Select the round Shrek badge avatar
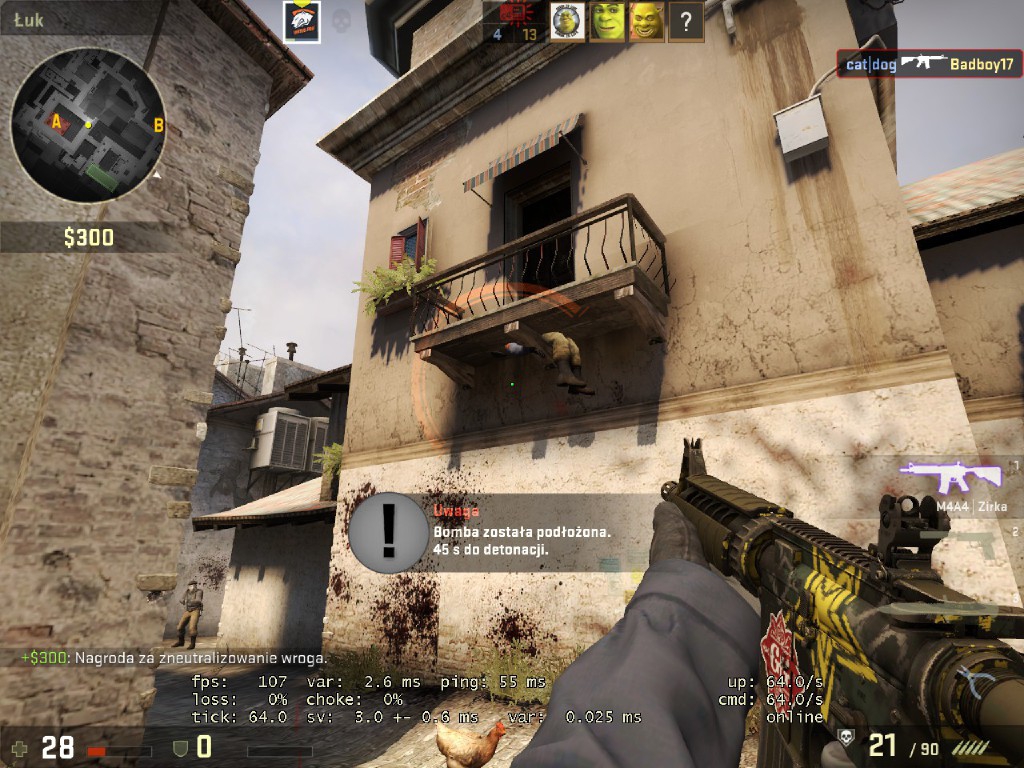The height and width of the screenshot is (768, 1024). click(x=567, y=21)
